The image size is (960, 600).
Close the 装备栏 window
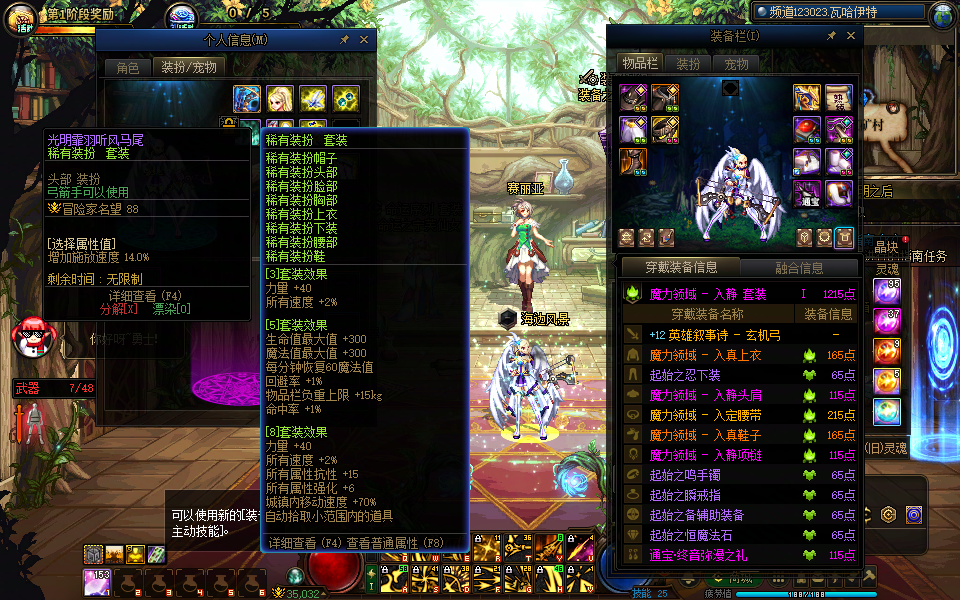852,36
